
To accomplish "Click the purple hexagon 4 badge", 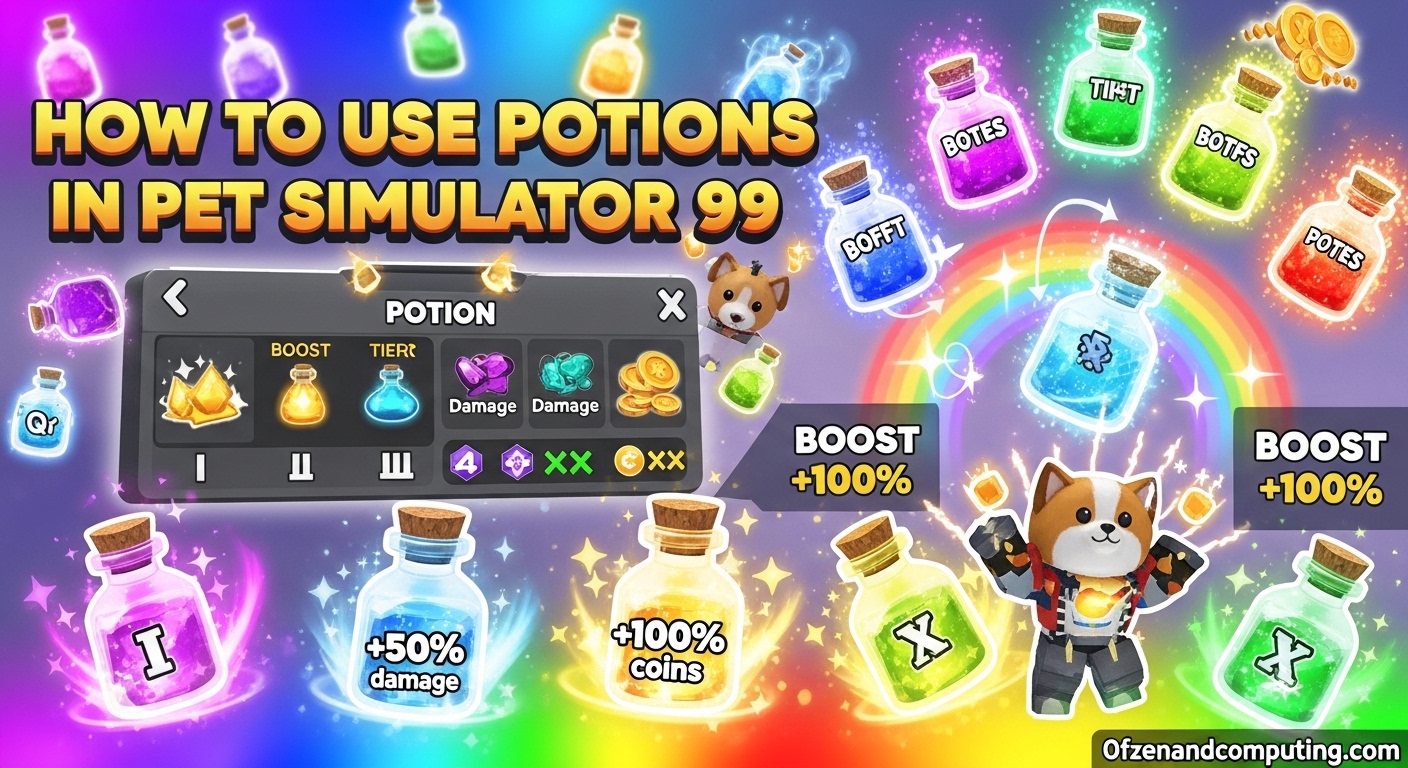I will click(465, 463).
